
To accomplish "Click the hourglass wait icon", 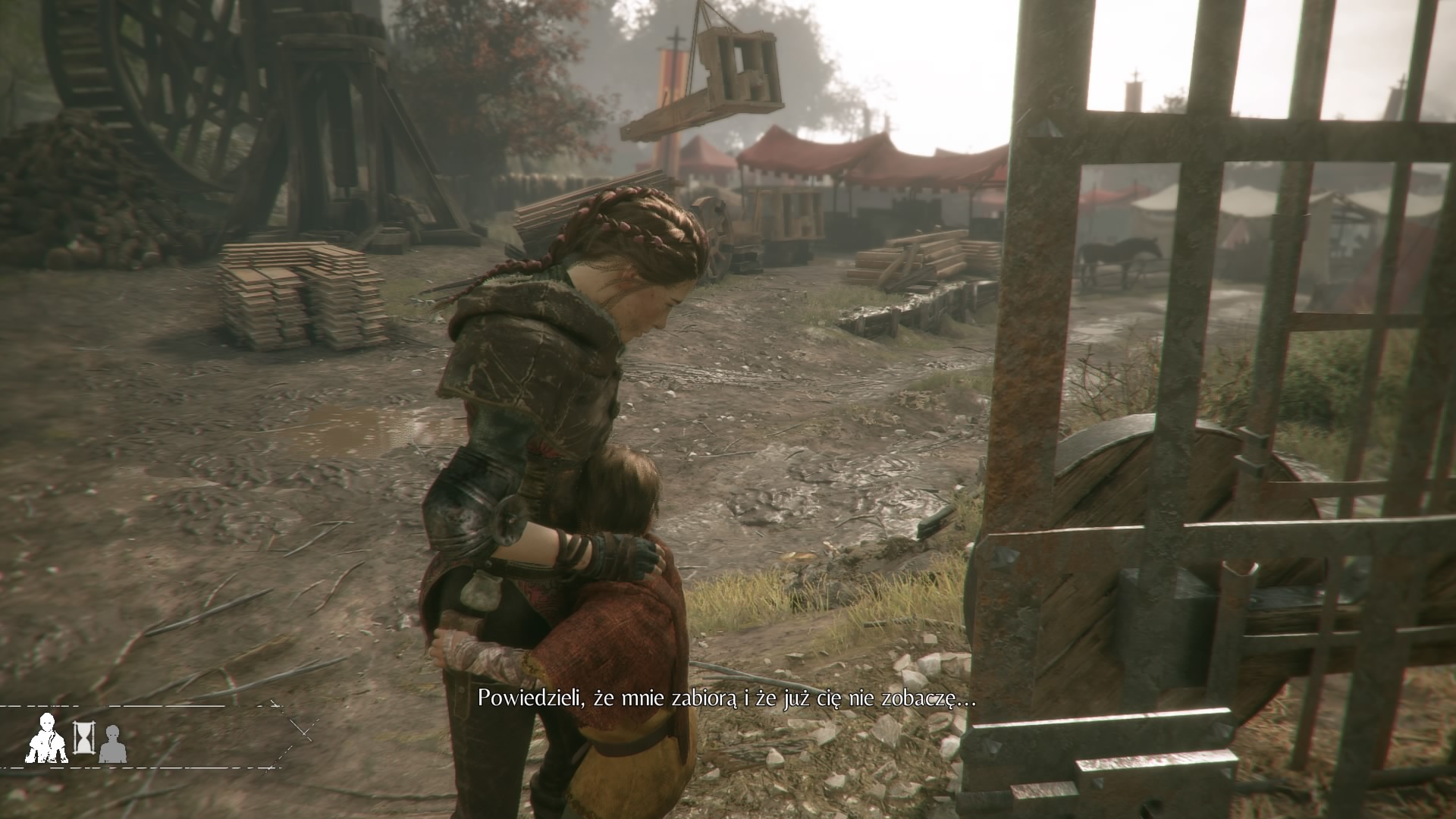I will pos(83,737).
